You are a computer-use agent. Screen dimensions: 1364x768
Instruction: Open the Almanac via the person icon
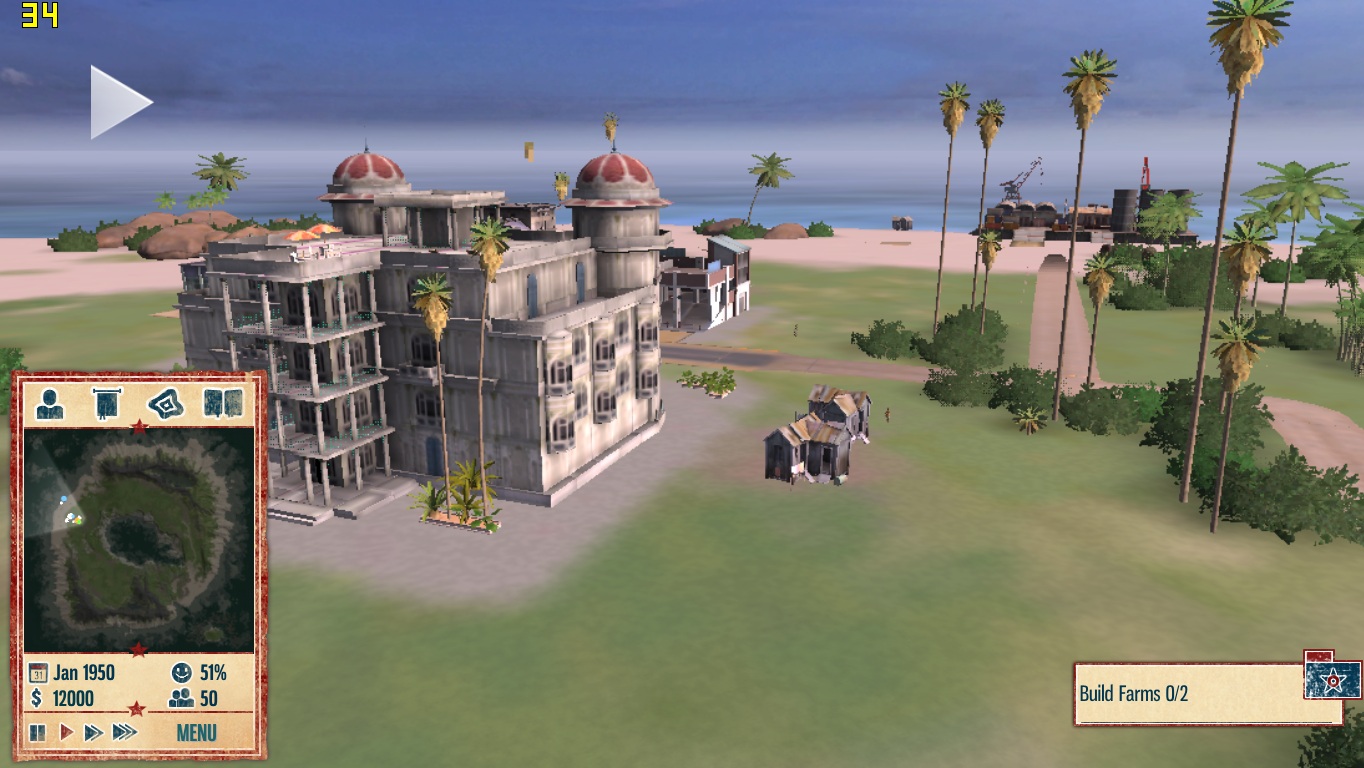[48, 405]
